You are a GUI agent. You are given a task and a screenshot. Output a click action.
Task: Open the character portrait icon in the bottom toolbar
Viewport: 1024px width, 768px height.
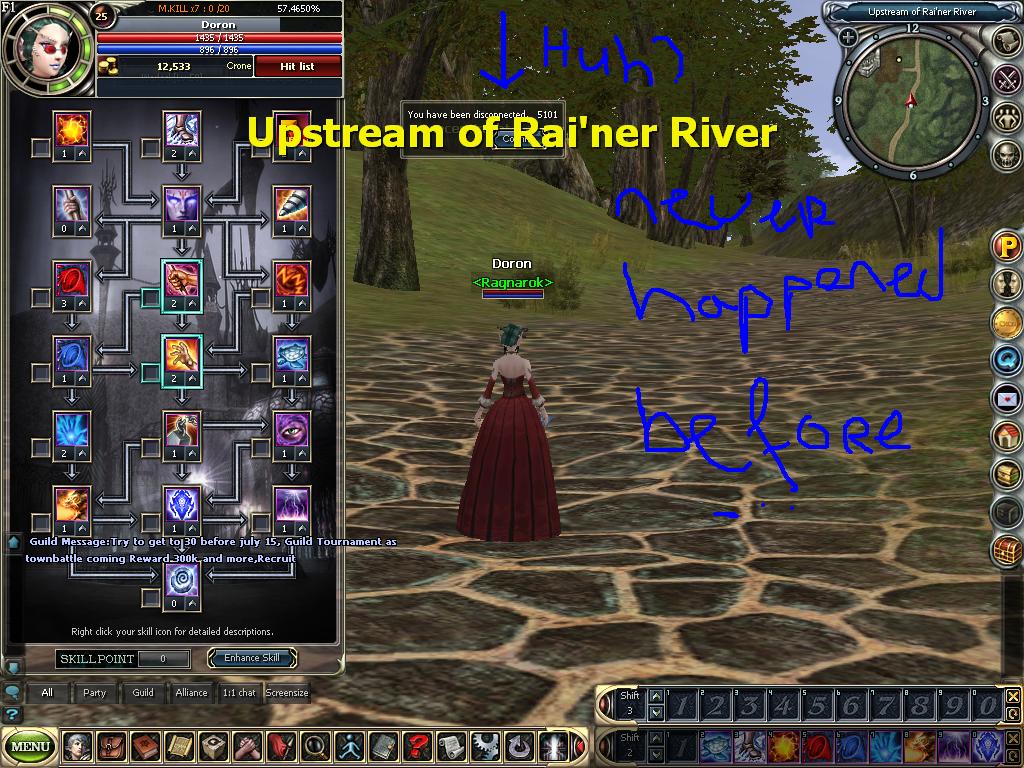pyautogui.click(x=77, y=745)
